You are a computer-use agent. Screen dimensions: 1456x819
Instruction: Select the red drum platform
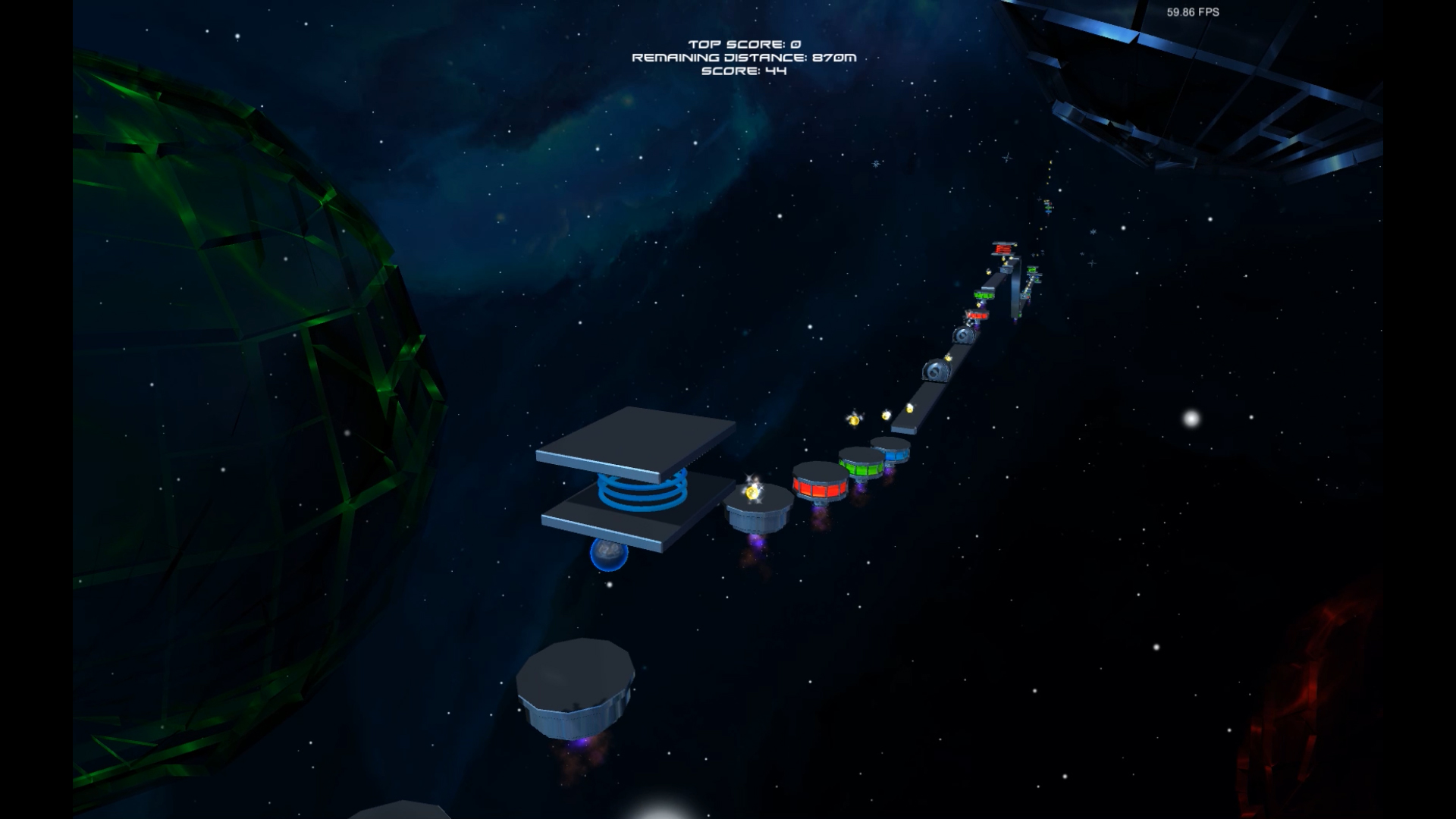[x=821, y=485]
